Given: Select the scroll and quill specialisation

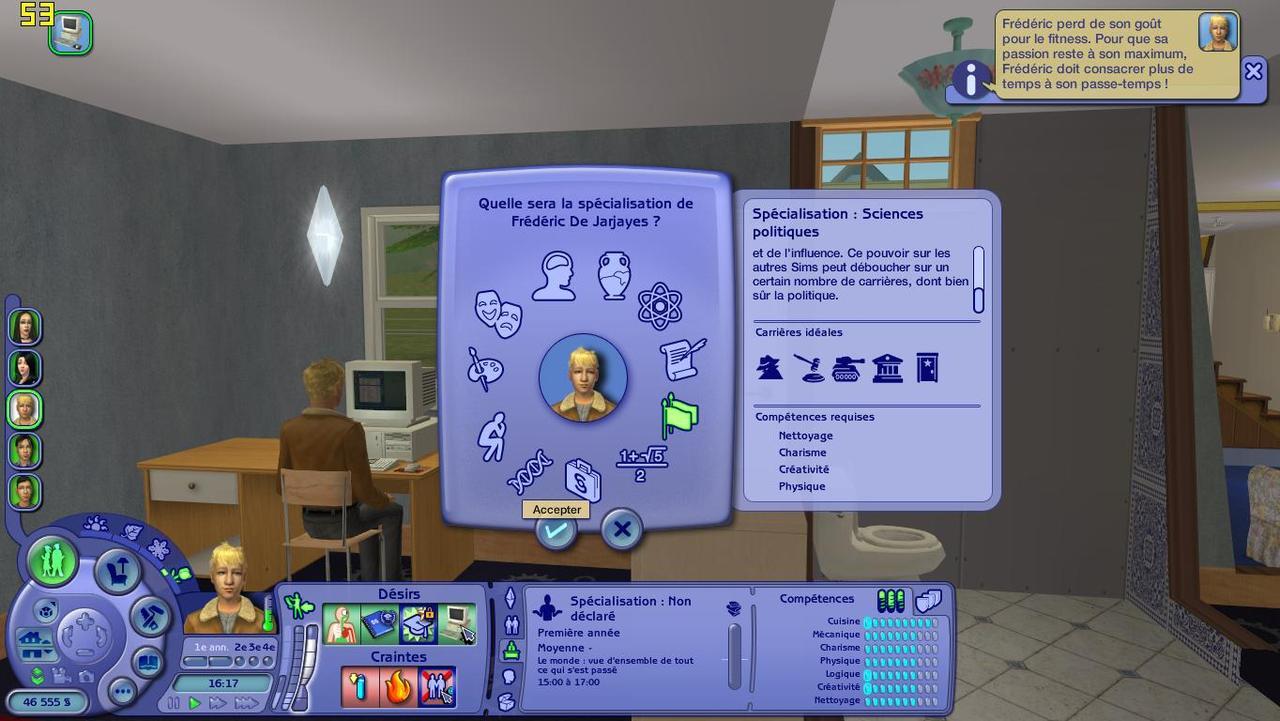Looking at the screenshot, I should coord(683,359).
